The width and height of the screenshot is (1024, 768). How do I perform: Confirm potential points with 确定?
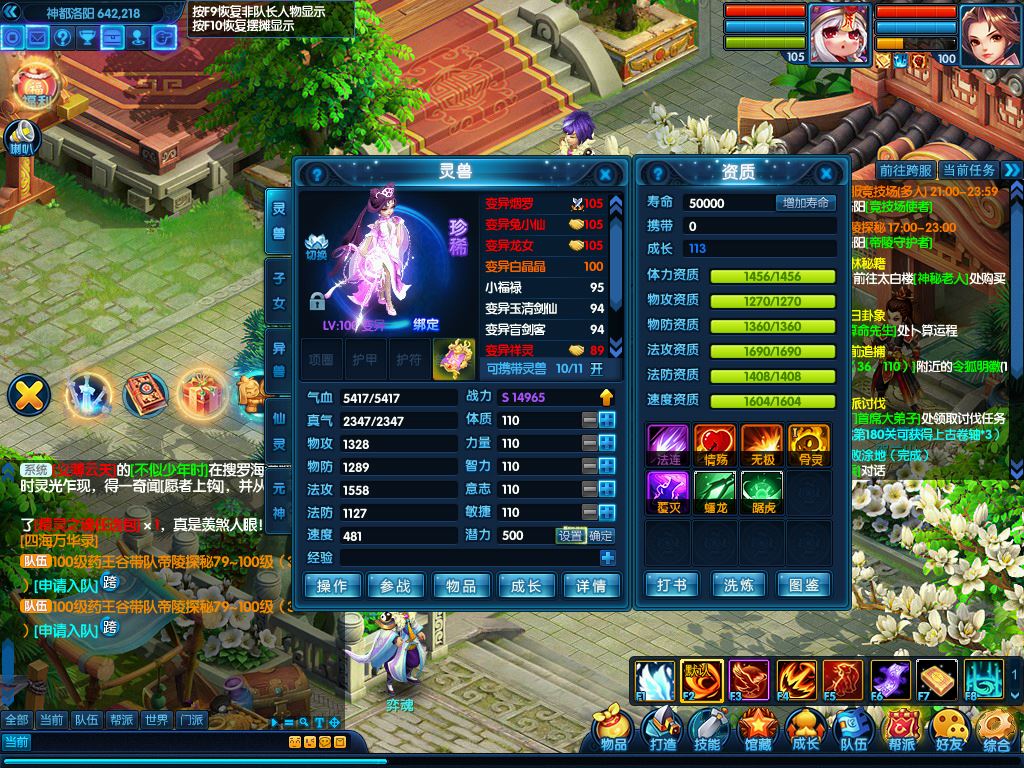(602, 536)
